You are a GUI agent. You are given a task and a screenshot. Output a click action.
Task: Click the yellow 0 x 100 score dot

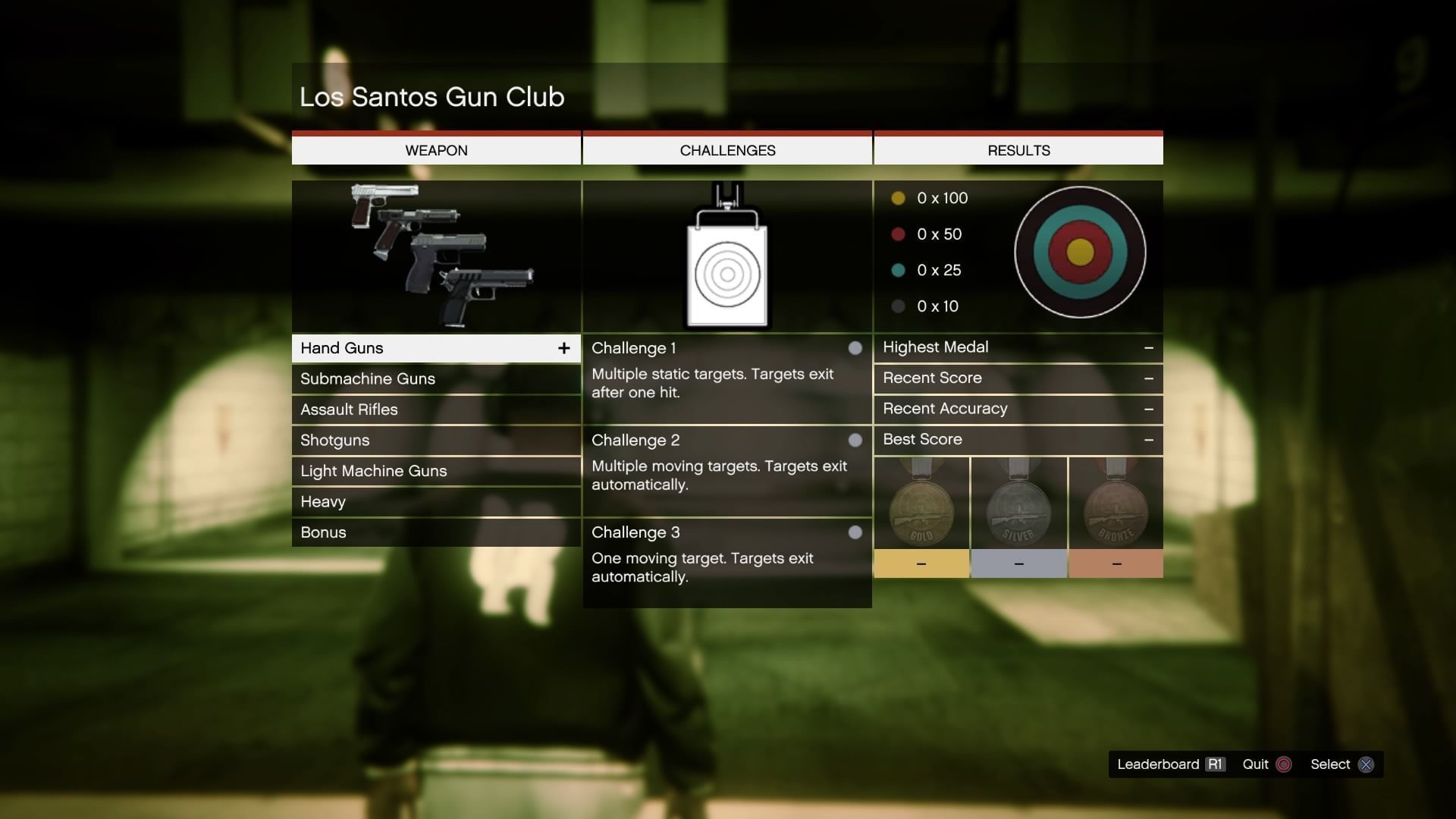899,198
